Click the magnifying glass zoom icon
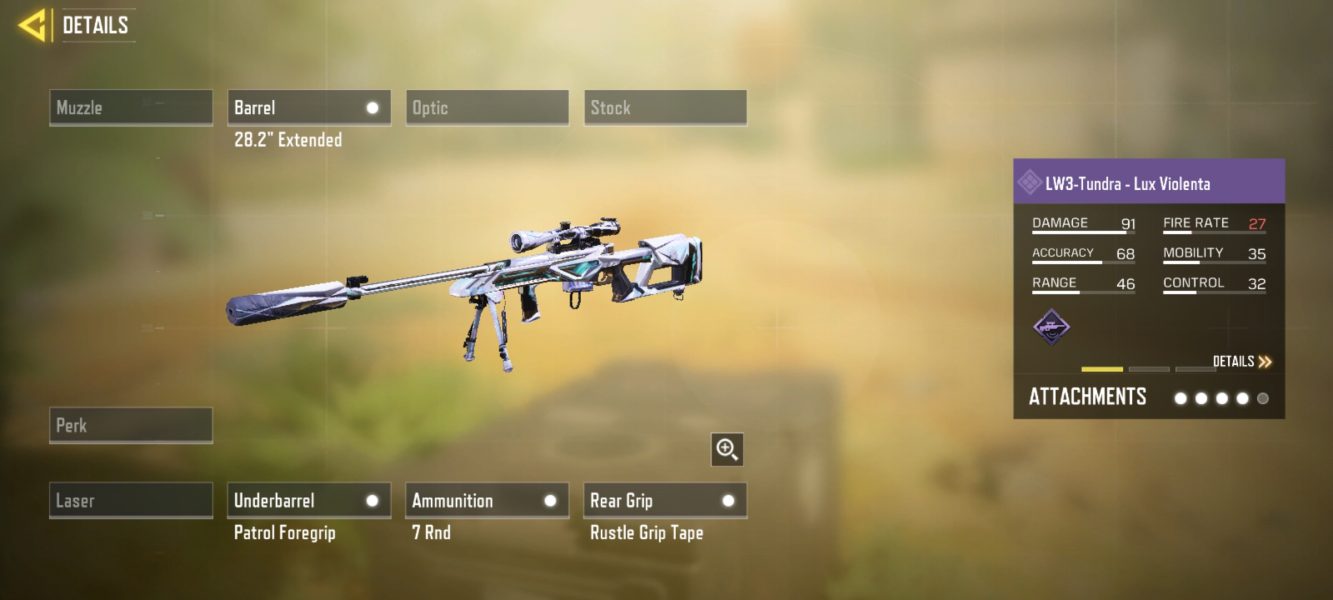This screenshot has width=1333, height=600. 727,450
